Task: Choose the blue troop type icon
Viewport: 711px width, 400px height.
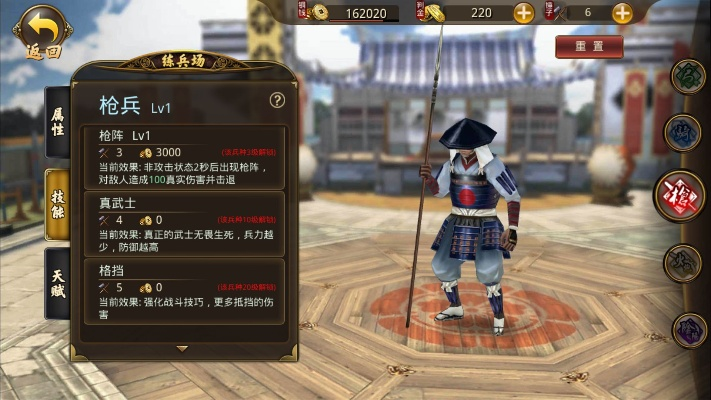Action: pos(683,131)
